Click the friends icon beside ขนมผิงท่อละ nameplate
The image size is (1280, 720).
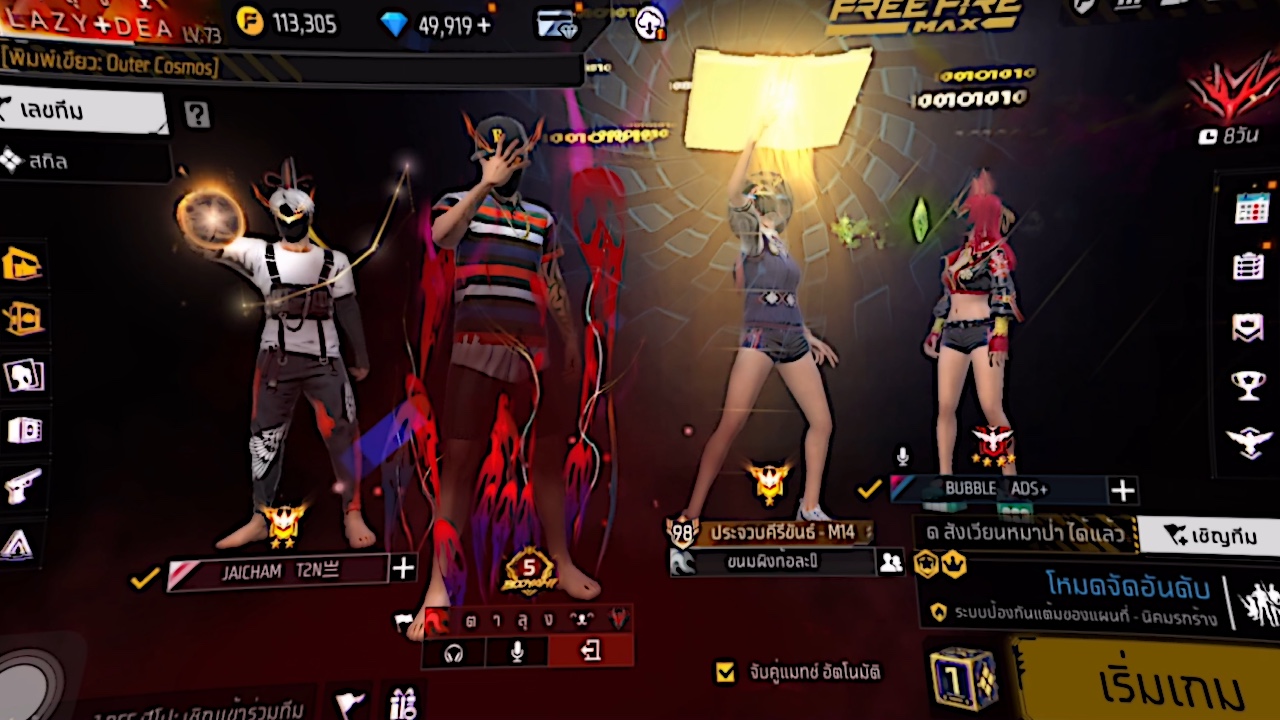click(889, 562)
